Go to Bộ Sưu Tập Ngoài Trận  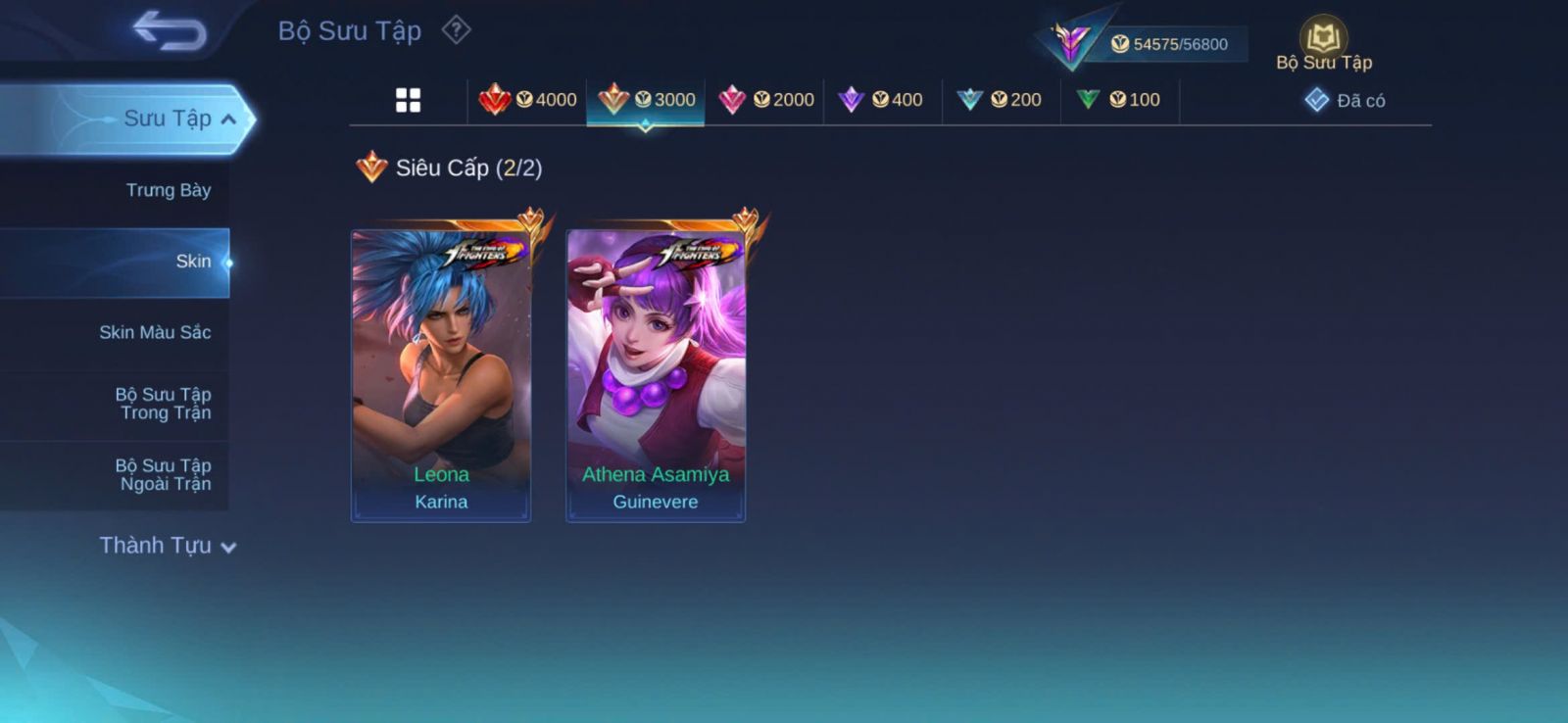click(x=164, y=474)
